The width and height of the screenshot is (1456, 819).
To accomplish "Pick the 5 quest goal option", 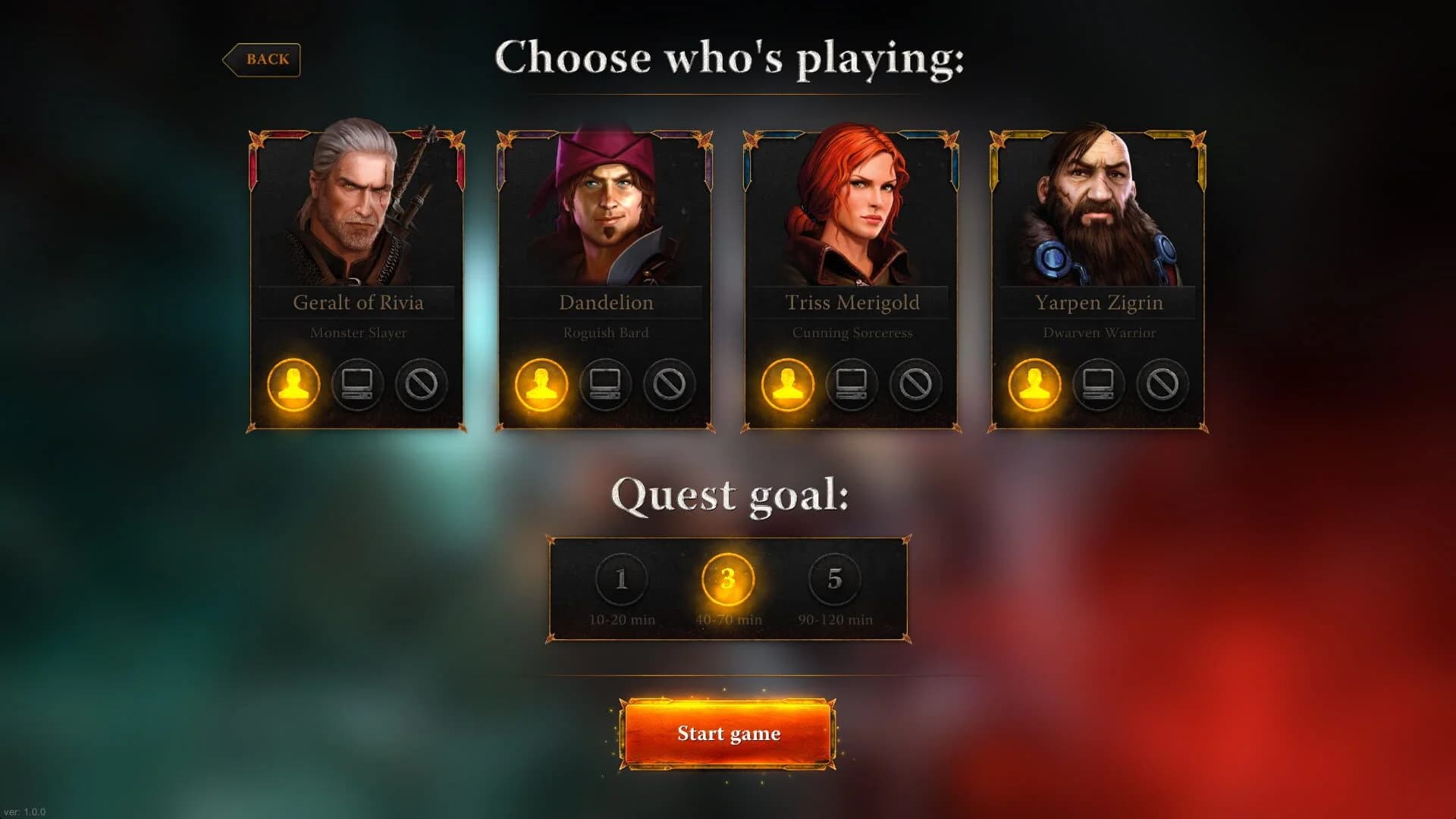I will pos(834,579).
